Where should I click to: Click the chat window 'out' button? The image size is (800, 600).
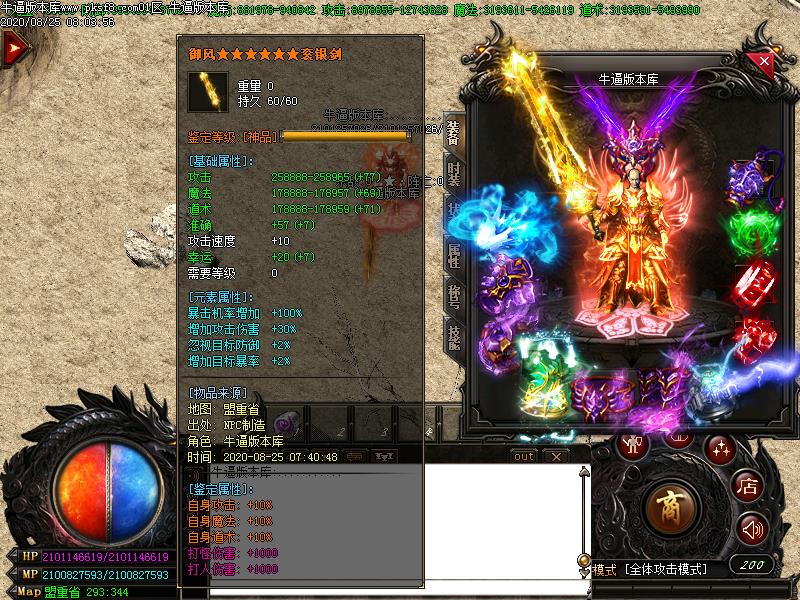click(x=523, y=456)
